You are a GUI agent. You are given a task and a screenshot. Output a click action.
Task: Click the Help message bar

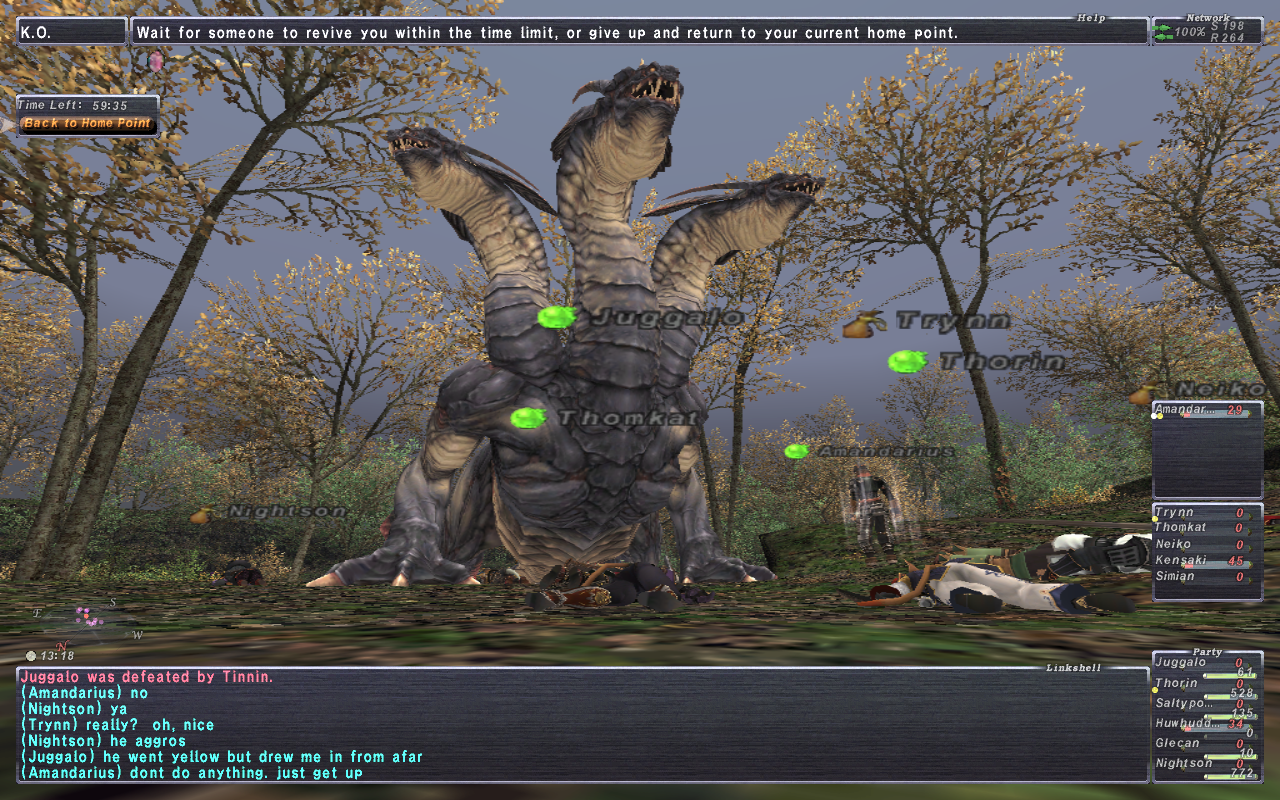coord(640,32)
